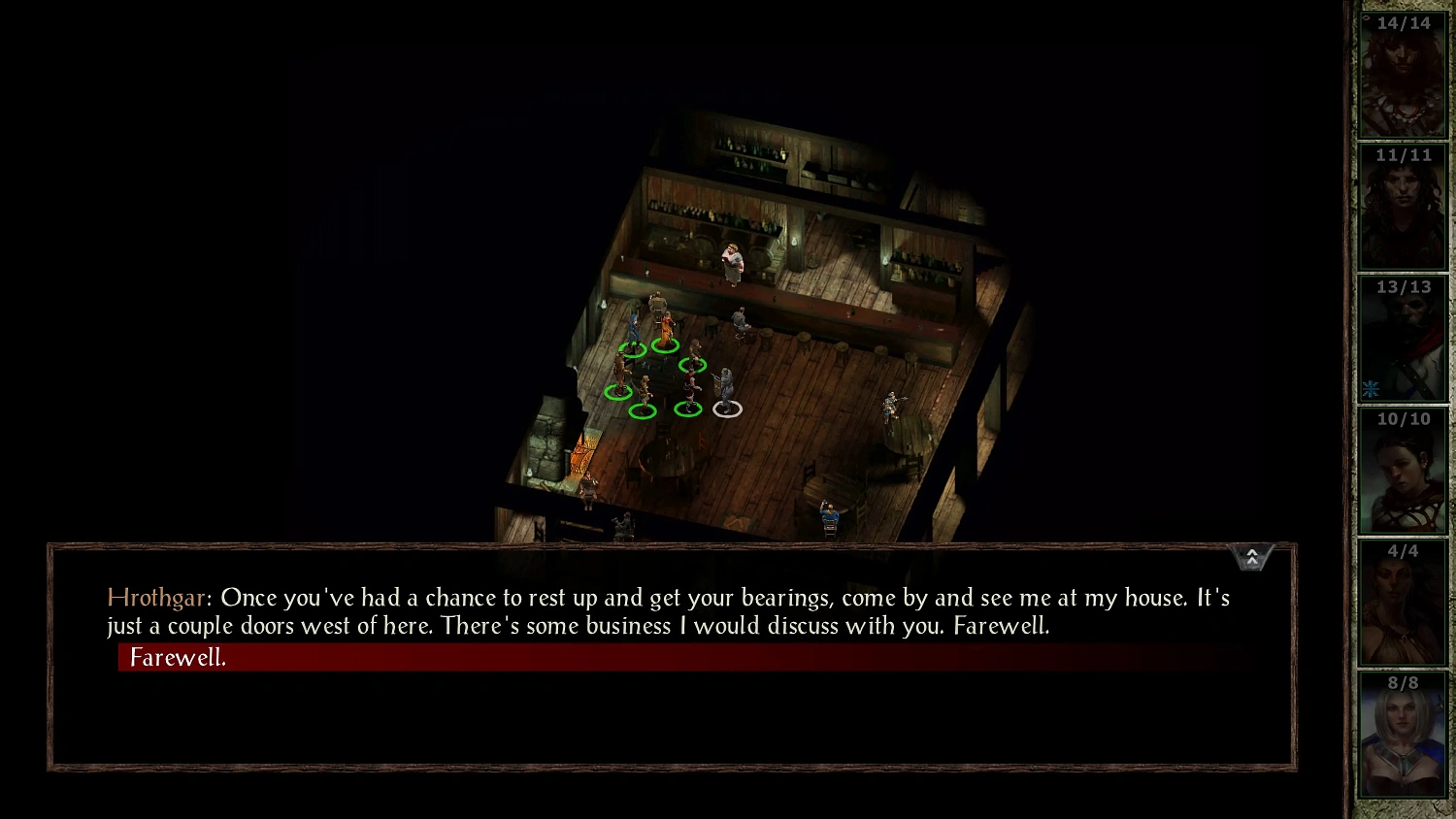Click the double-chevron dialogue scroll arrow

click(1252, 557)
